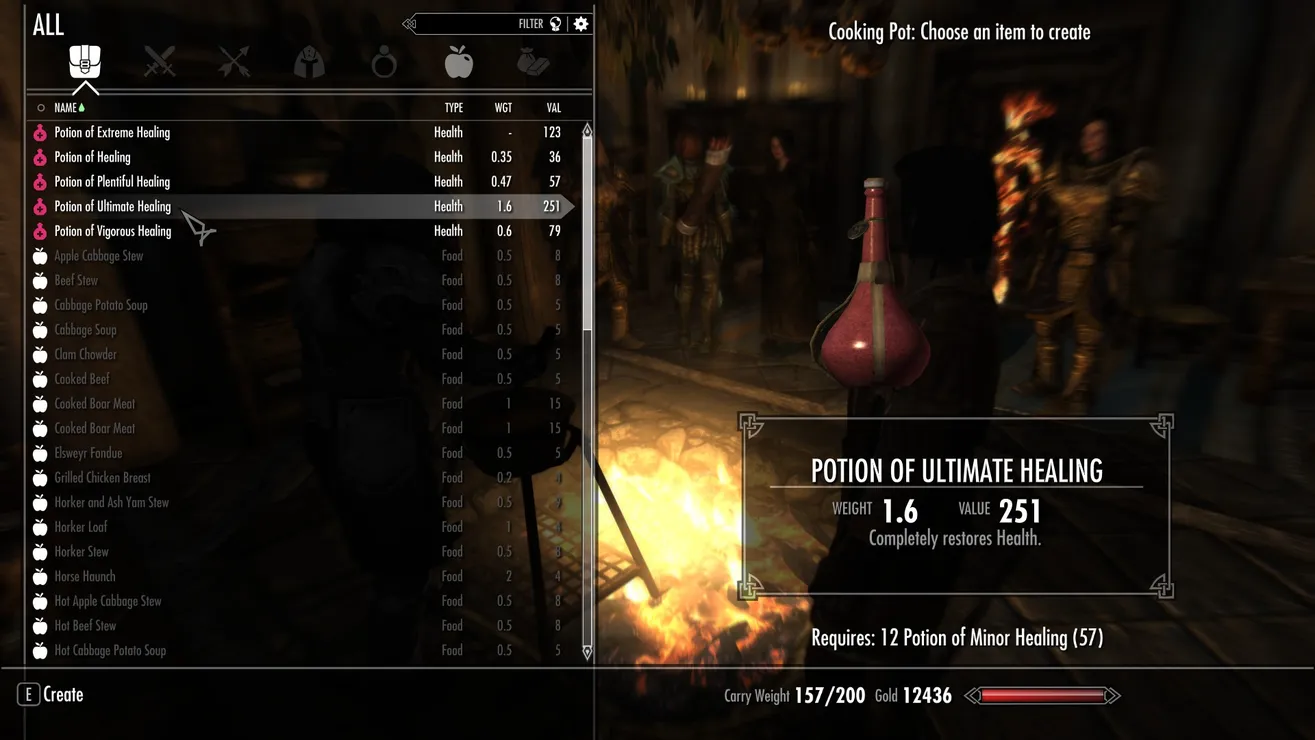Switch to the crossed swords weapons category

pyautogui.click(x=159, y=63)
